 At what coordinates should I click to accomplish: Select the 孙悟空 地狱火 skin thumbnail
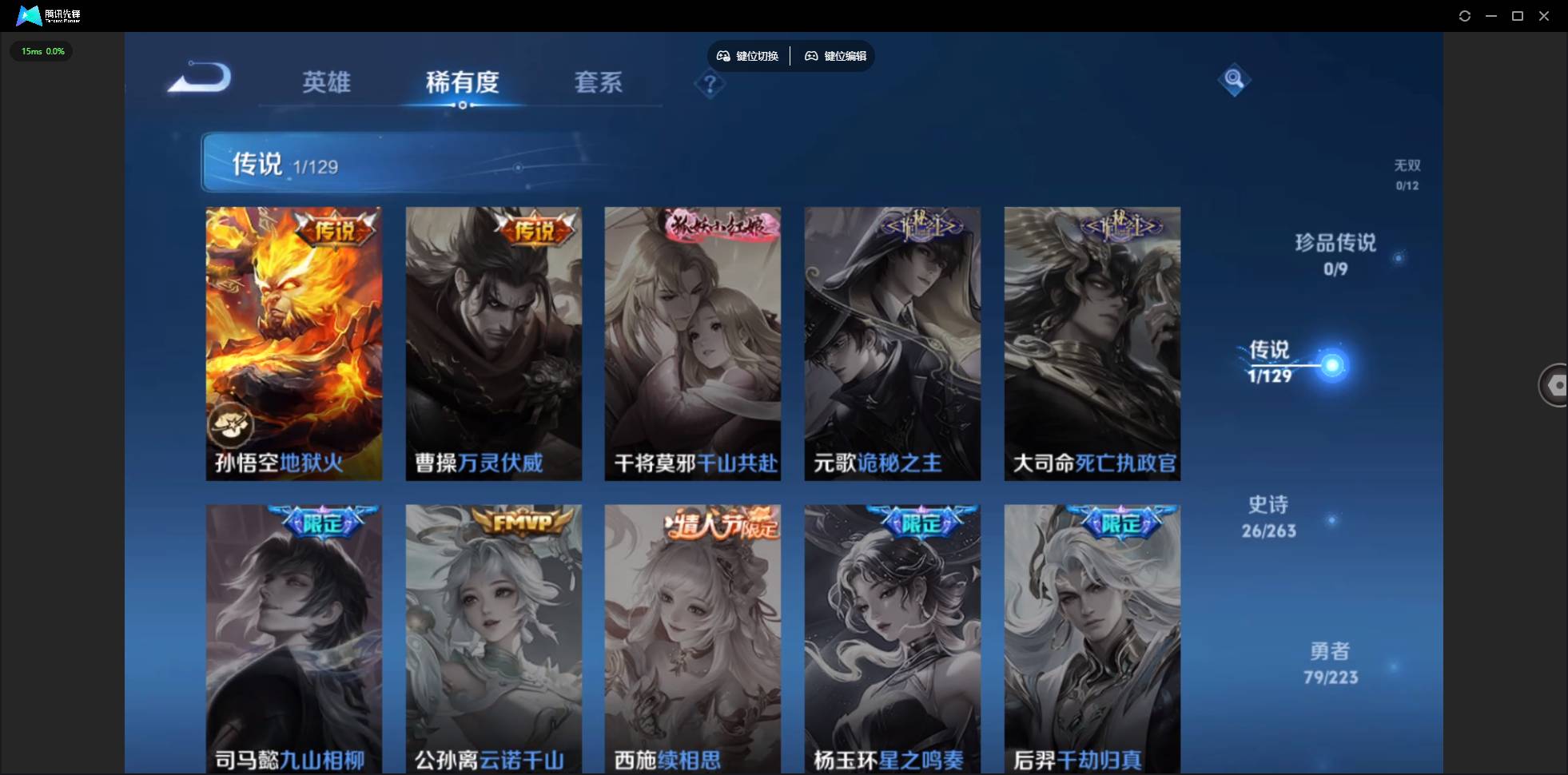tap(293, 343)
